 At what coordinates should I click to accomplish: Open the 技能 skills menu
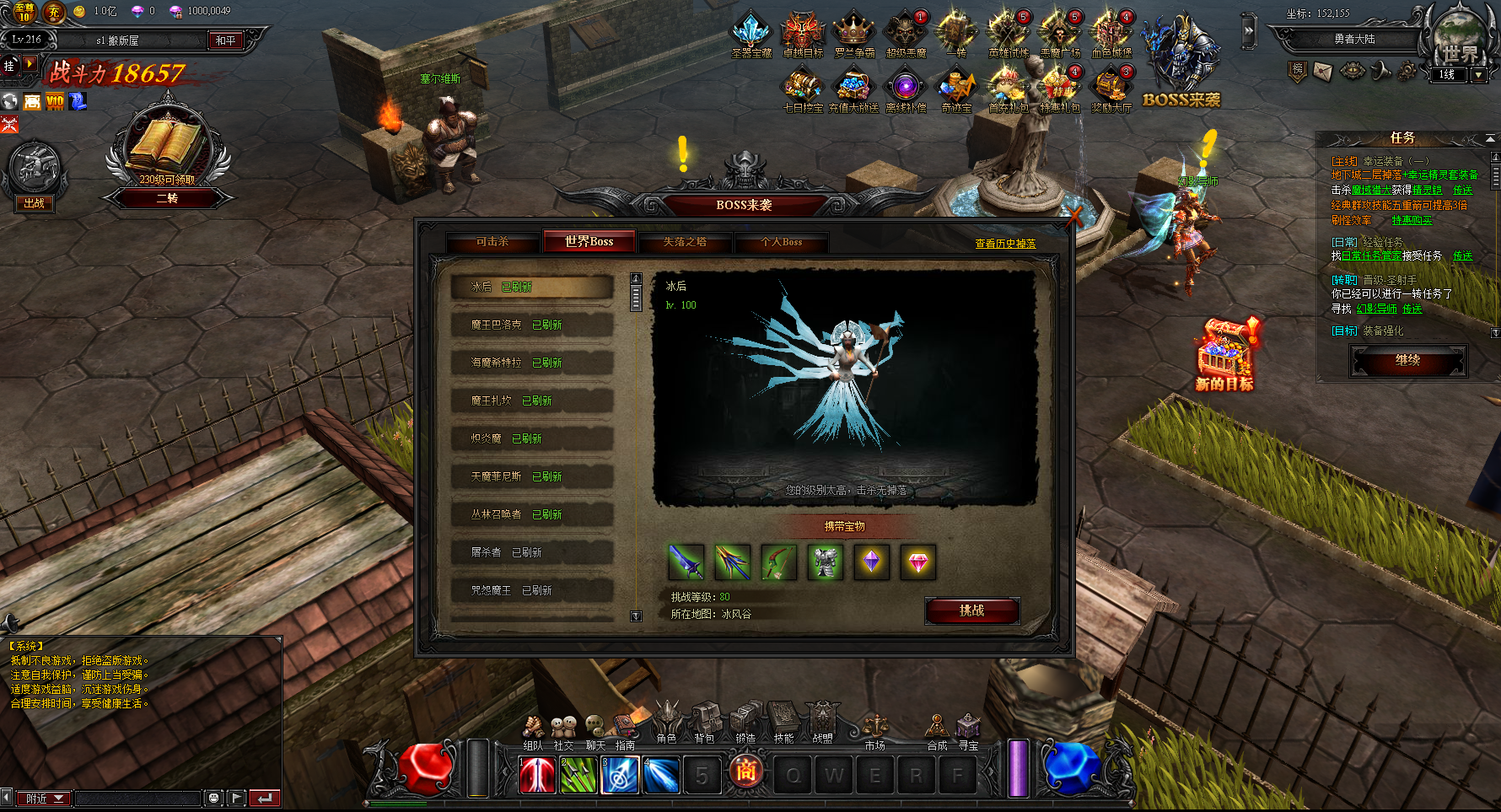[x=784, y=723]
